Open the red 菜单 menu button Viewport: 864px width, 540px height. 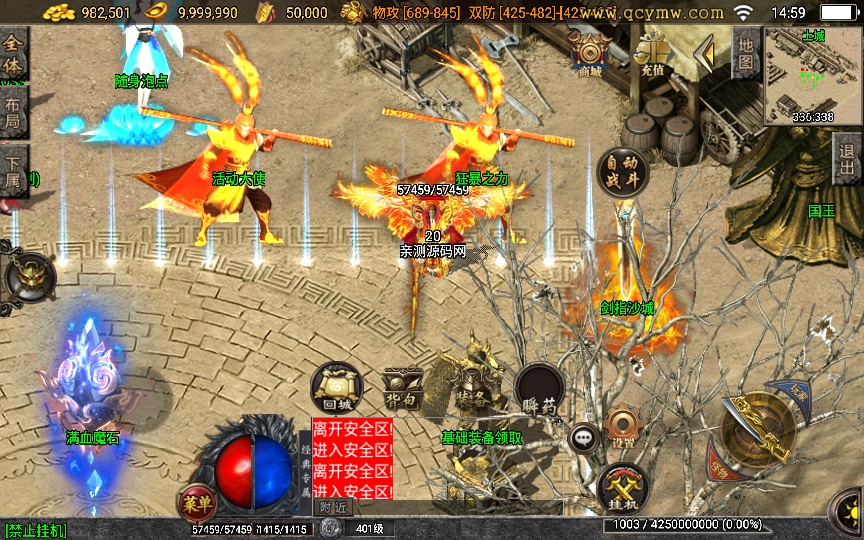[x=195, y=500]
